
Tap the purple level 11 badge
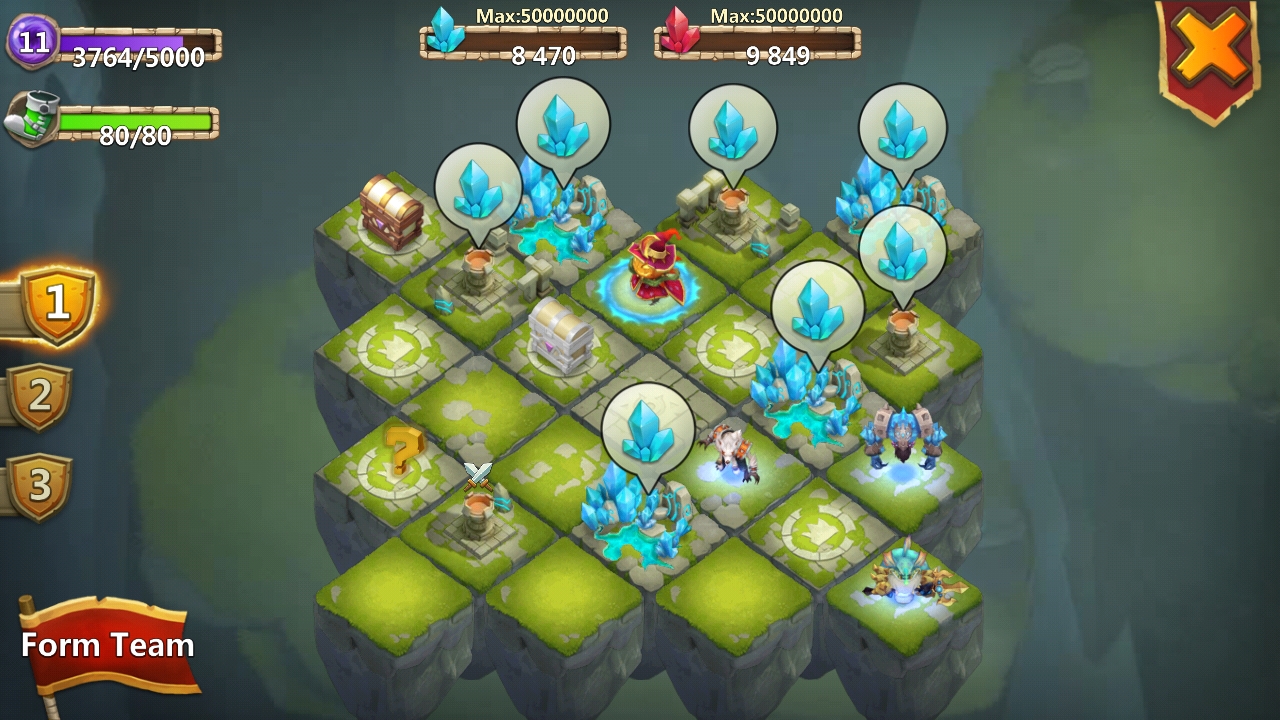click(x=33, y=42)
